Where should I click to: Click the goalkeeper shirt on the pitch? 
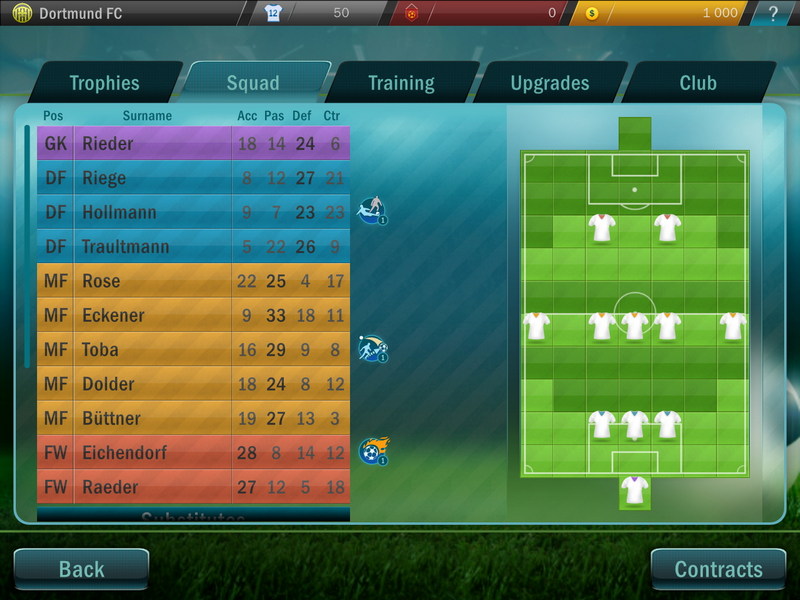click(x=634, y=490)
